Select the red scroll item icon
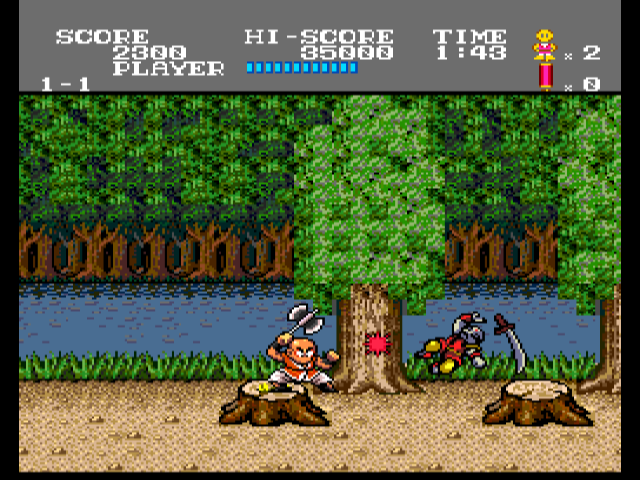Image resolution: width=640 pixels, height=480 pixels. click(546, 76)
